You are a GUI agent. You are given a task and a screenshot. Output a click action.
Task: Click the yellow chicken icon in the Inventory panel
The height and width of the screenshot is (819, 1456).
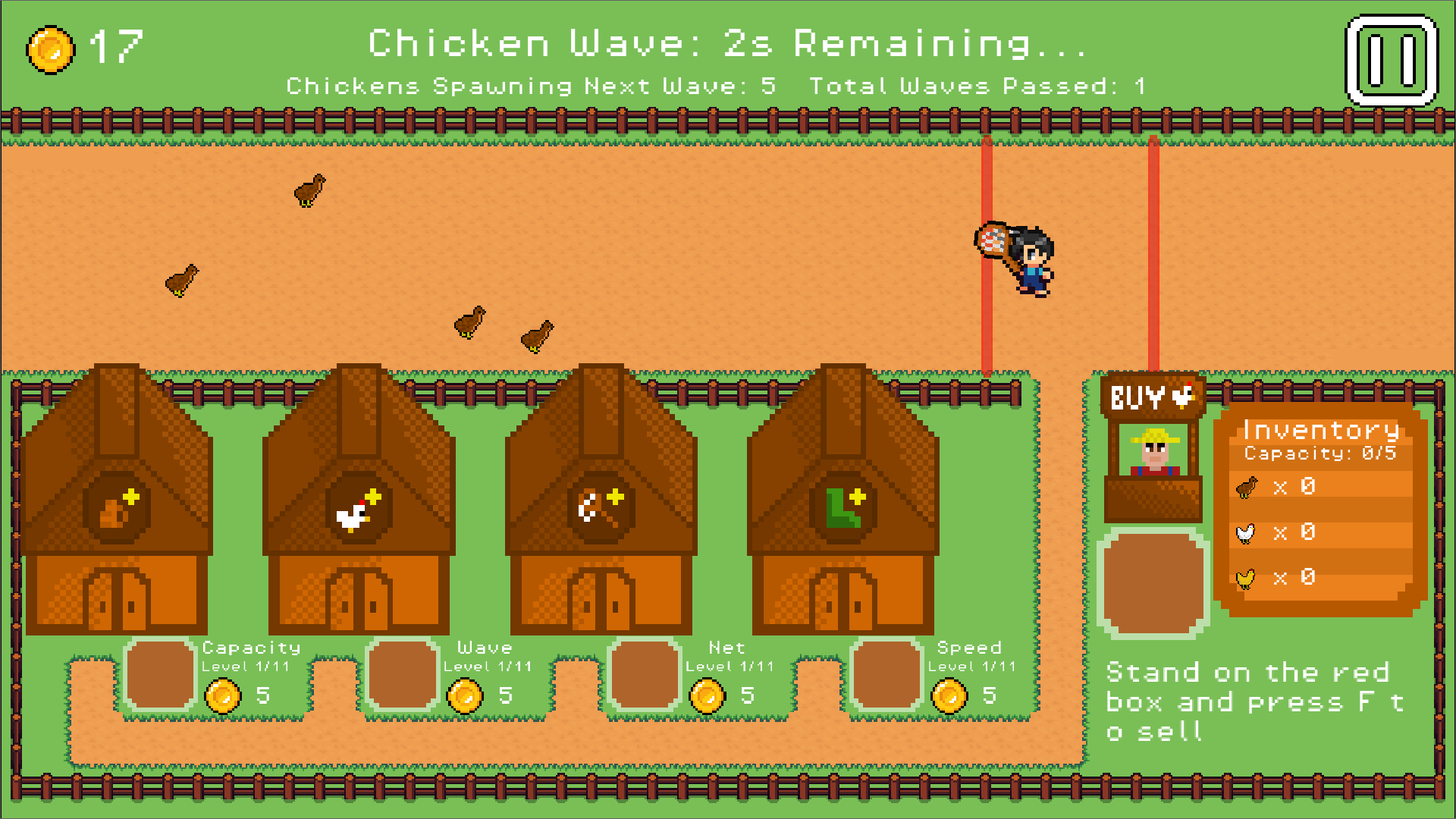click(x=1244, y=578)
